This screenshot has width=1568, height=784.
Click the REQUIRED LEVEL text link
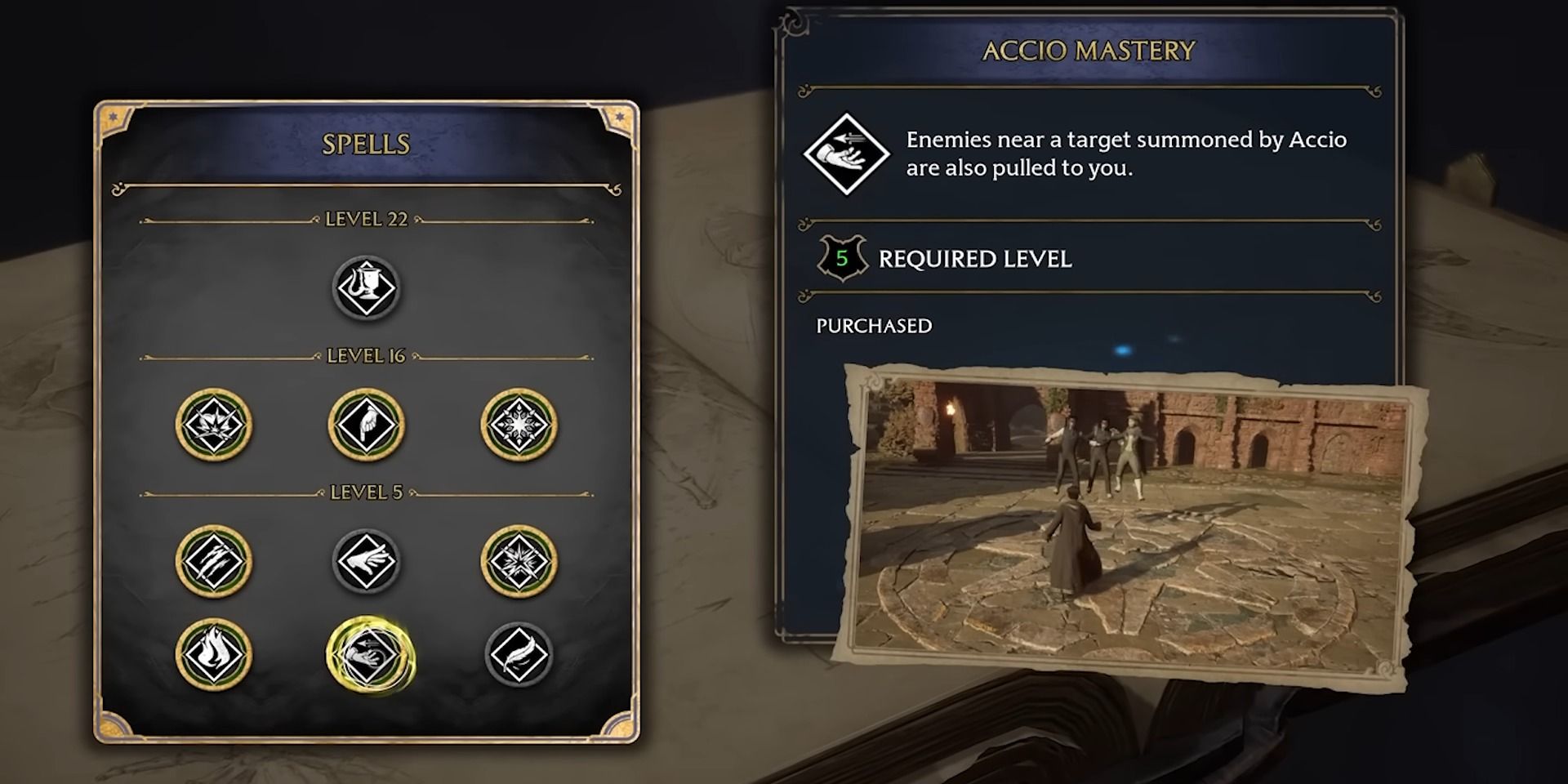click(x=976, y=260)
